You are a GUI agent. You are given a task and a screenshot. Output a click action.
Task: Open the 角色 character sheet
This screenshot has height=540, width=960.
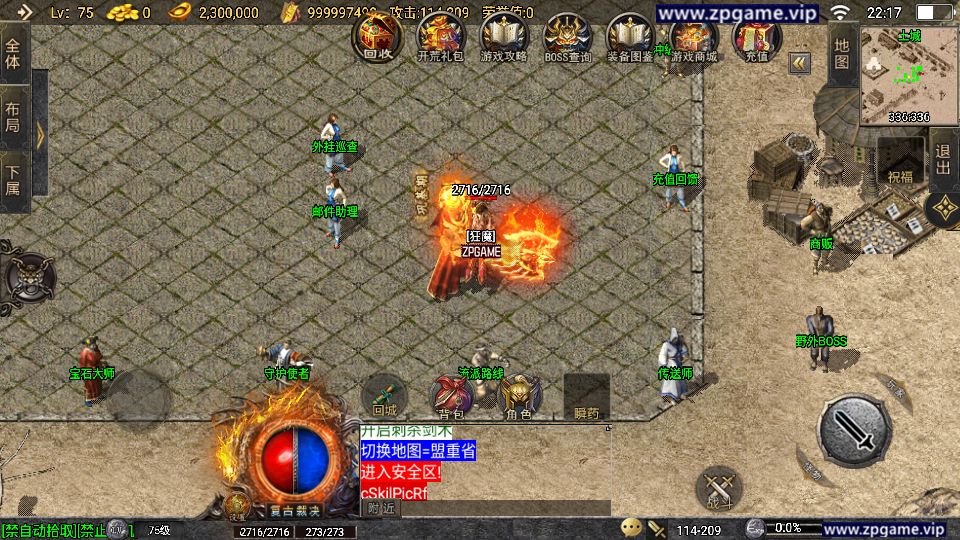point(518,396)
